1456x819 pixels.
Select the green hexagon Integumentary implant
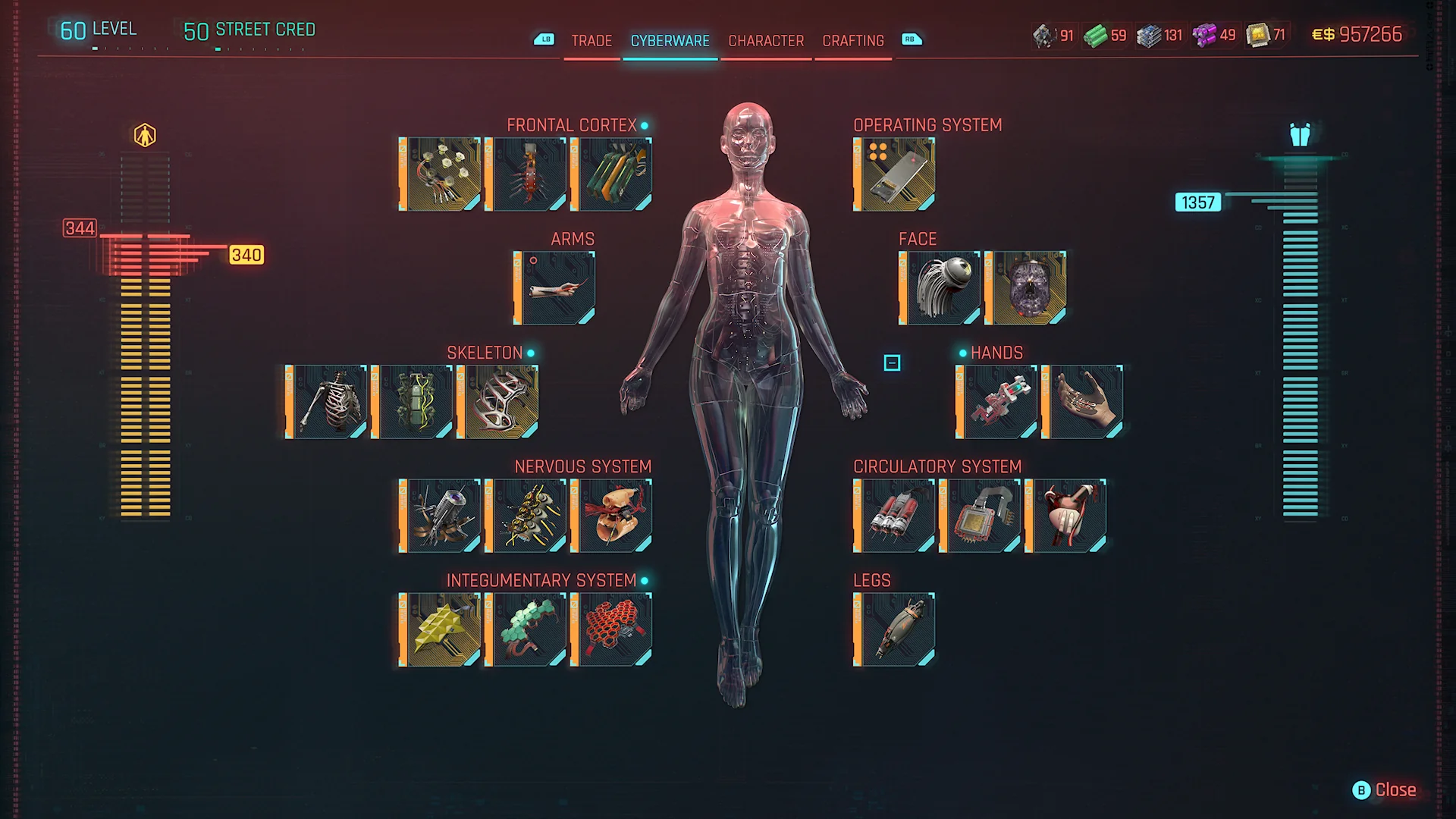tap(526, 629)
